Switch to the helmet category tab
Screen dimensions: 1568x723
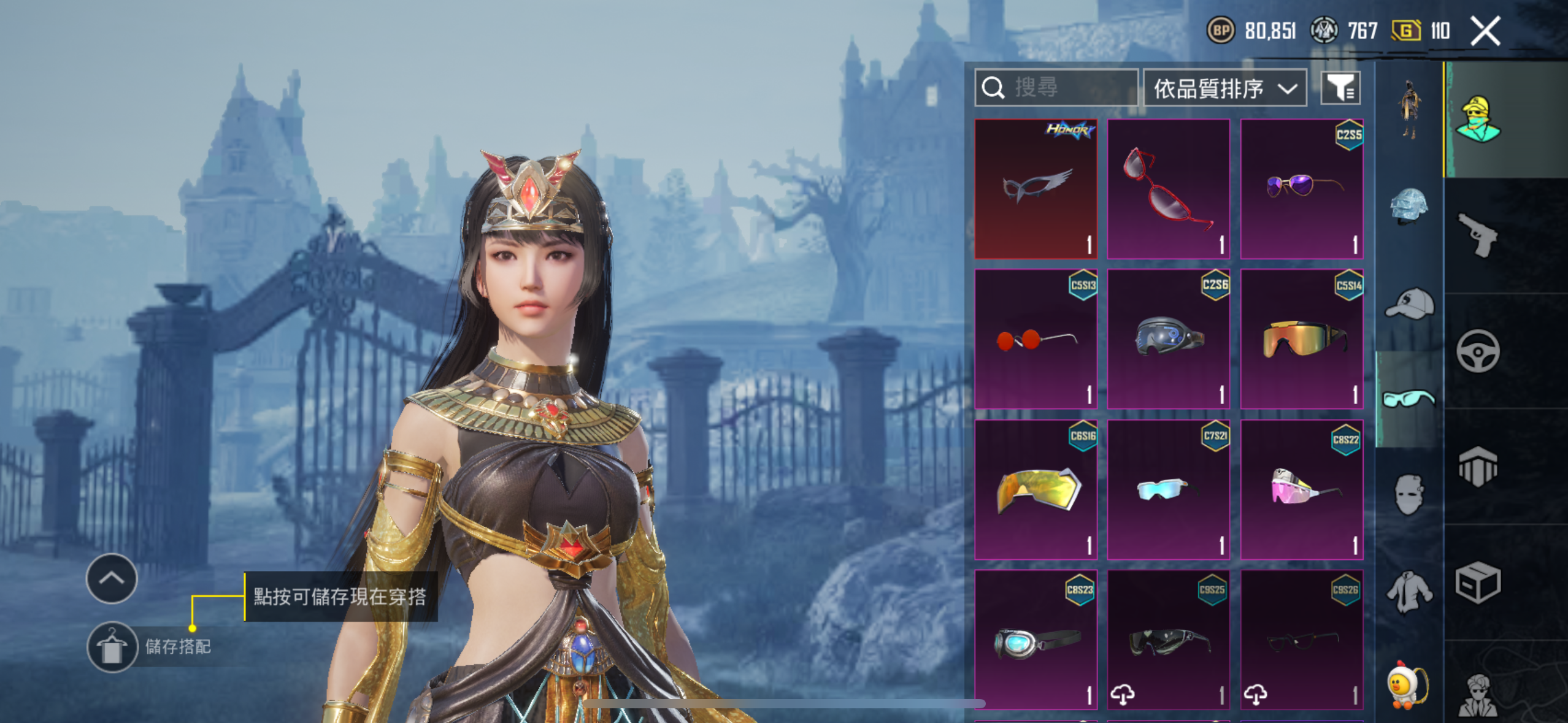coord(1409,206)
